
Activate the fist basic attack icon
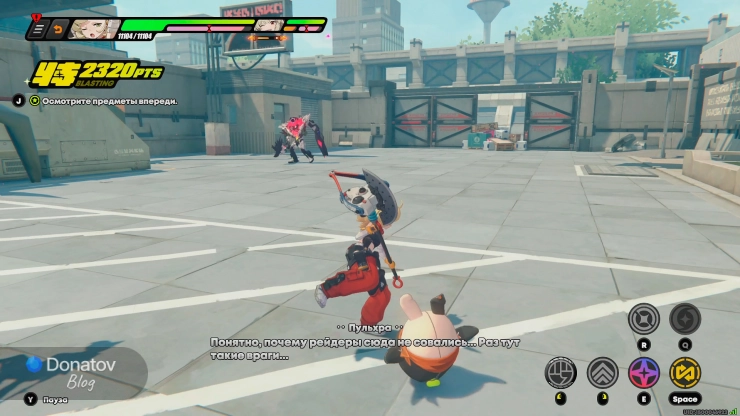561,373
